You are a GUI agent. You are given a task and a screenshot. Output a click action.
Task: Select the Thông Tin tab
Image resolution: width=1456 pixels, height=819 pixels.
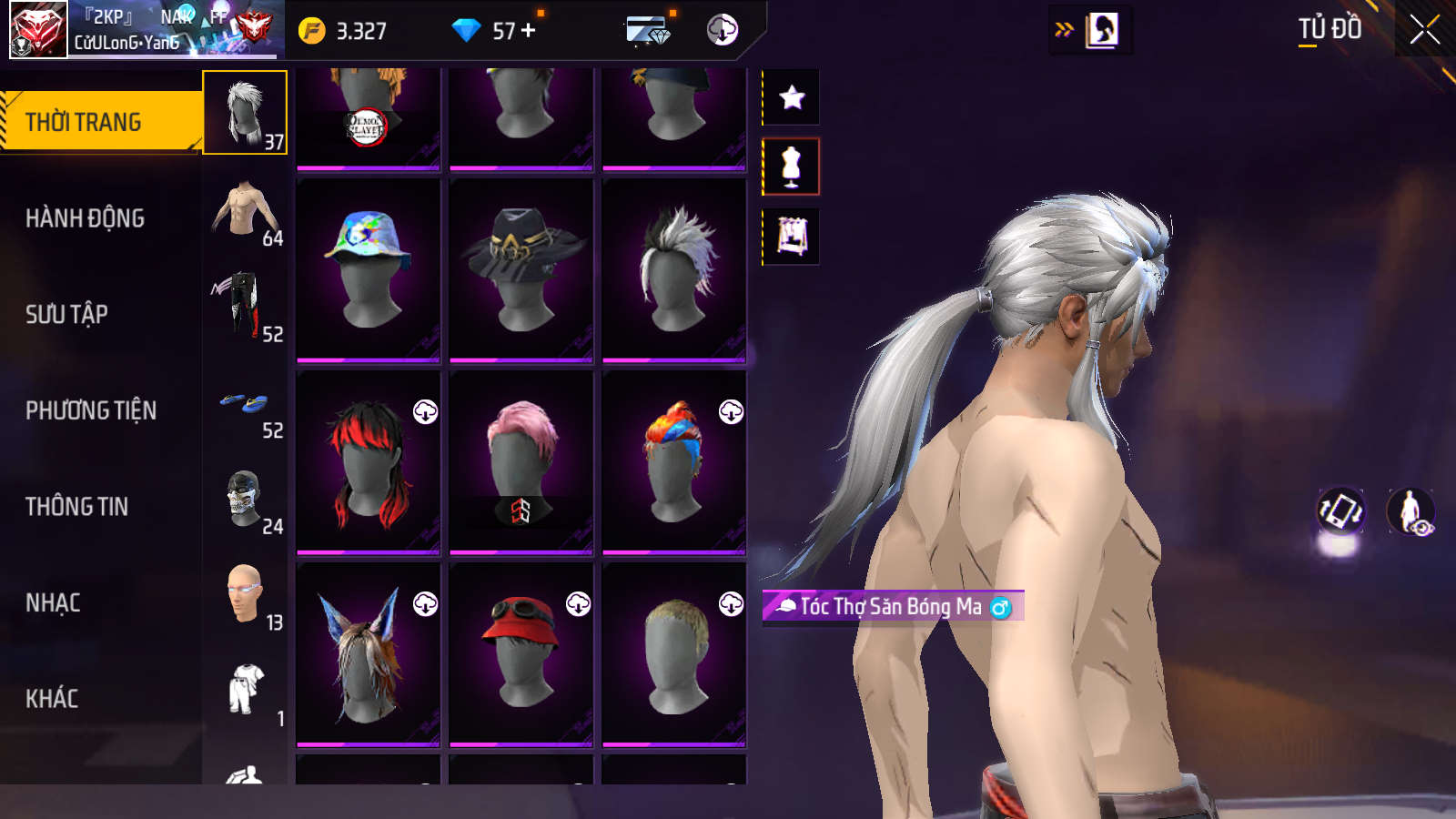(x=76, y=507)
